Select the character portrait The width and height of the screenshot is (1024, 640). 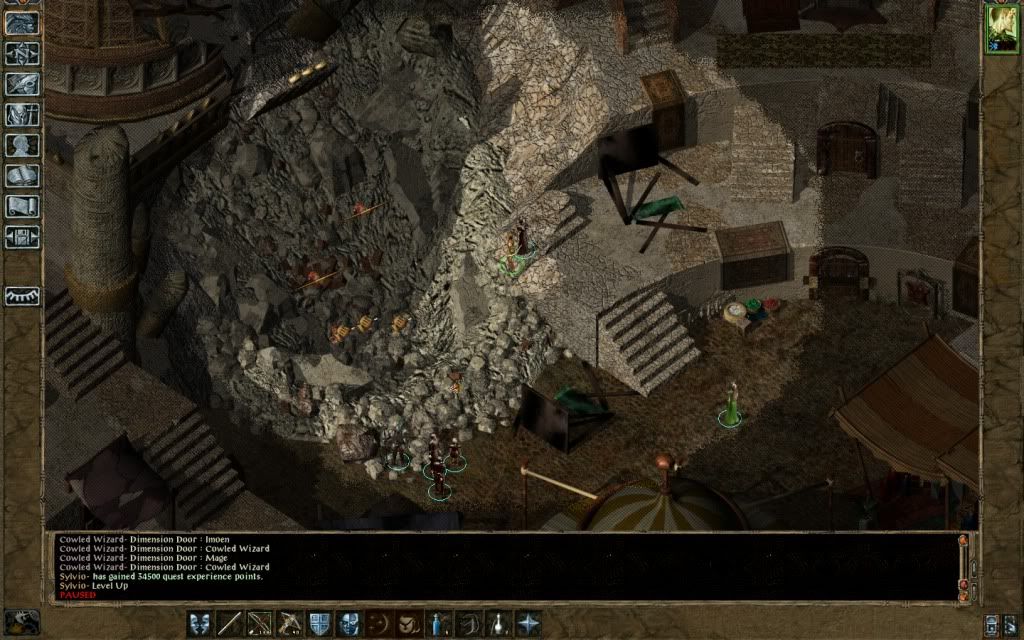point(1000,29)
